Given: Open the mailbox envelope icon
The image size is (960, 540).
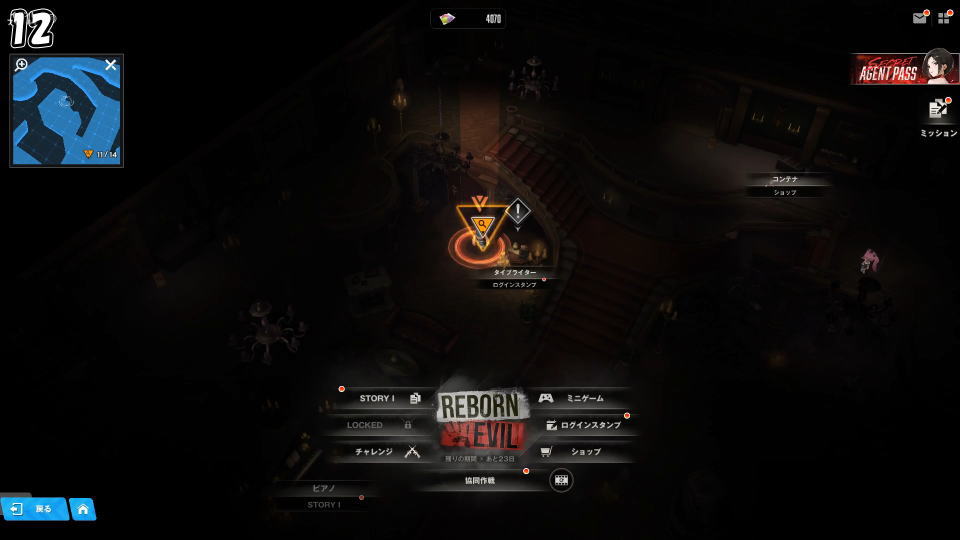Looking at the screenshot, I should [x=919, y=18].
